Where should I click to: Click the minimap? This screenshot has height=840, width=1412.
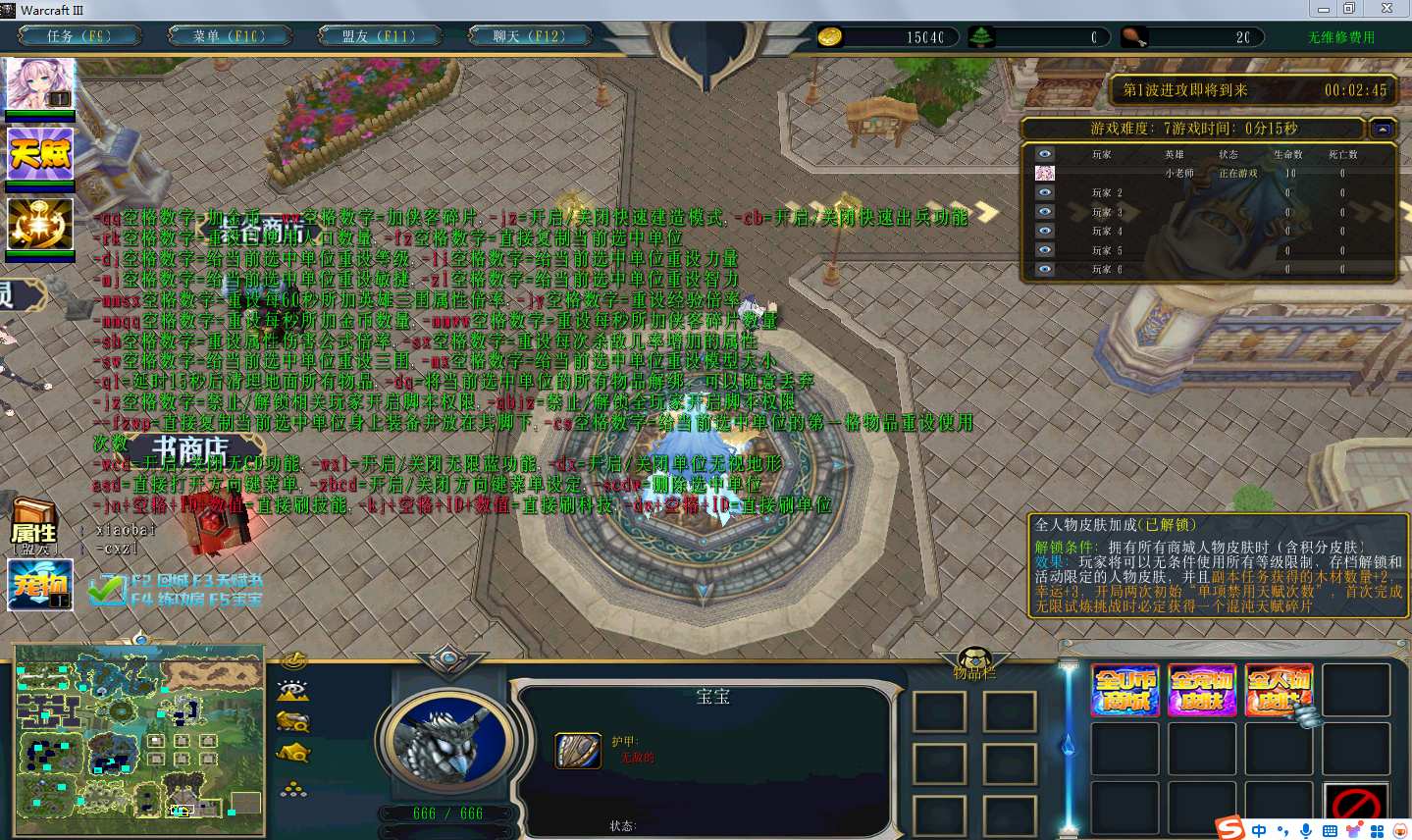click(x=139, y=739)
